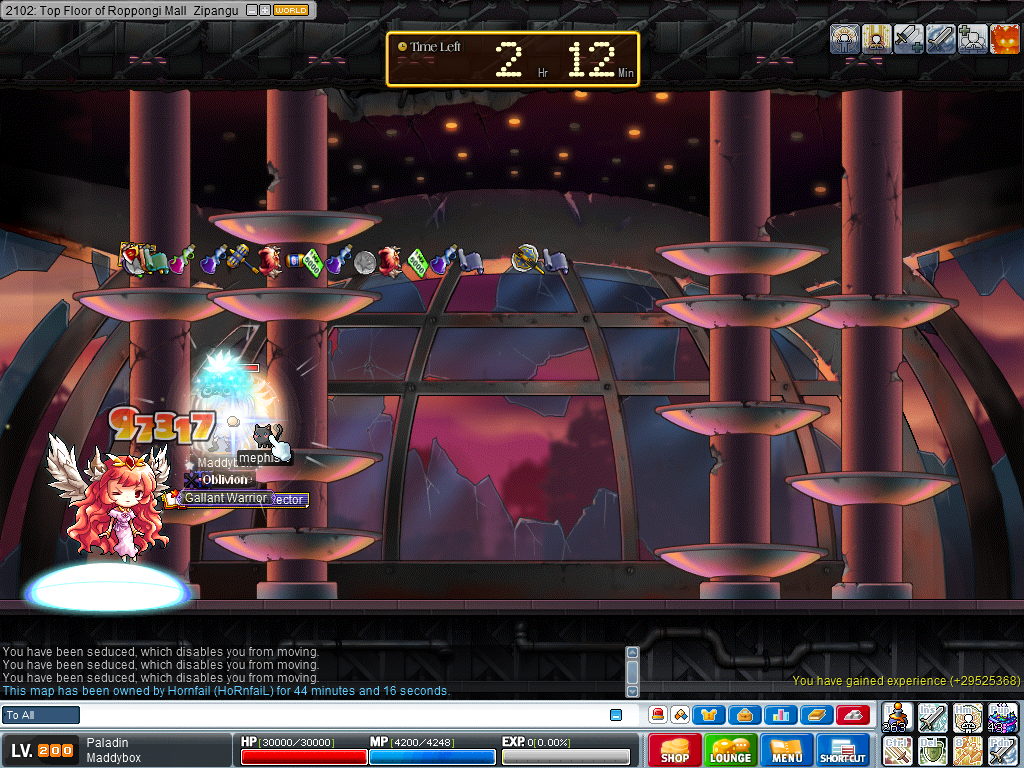Click the World map button
Screen dimensions: 1024x768
click(x=291, y=10)
